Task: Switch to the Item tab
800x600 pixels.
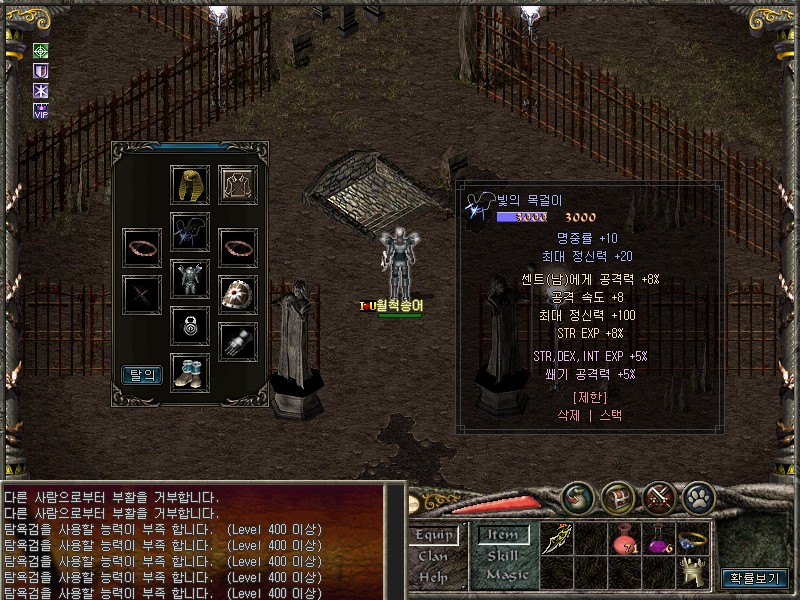Action: pos(503,535)
